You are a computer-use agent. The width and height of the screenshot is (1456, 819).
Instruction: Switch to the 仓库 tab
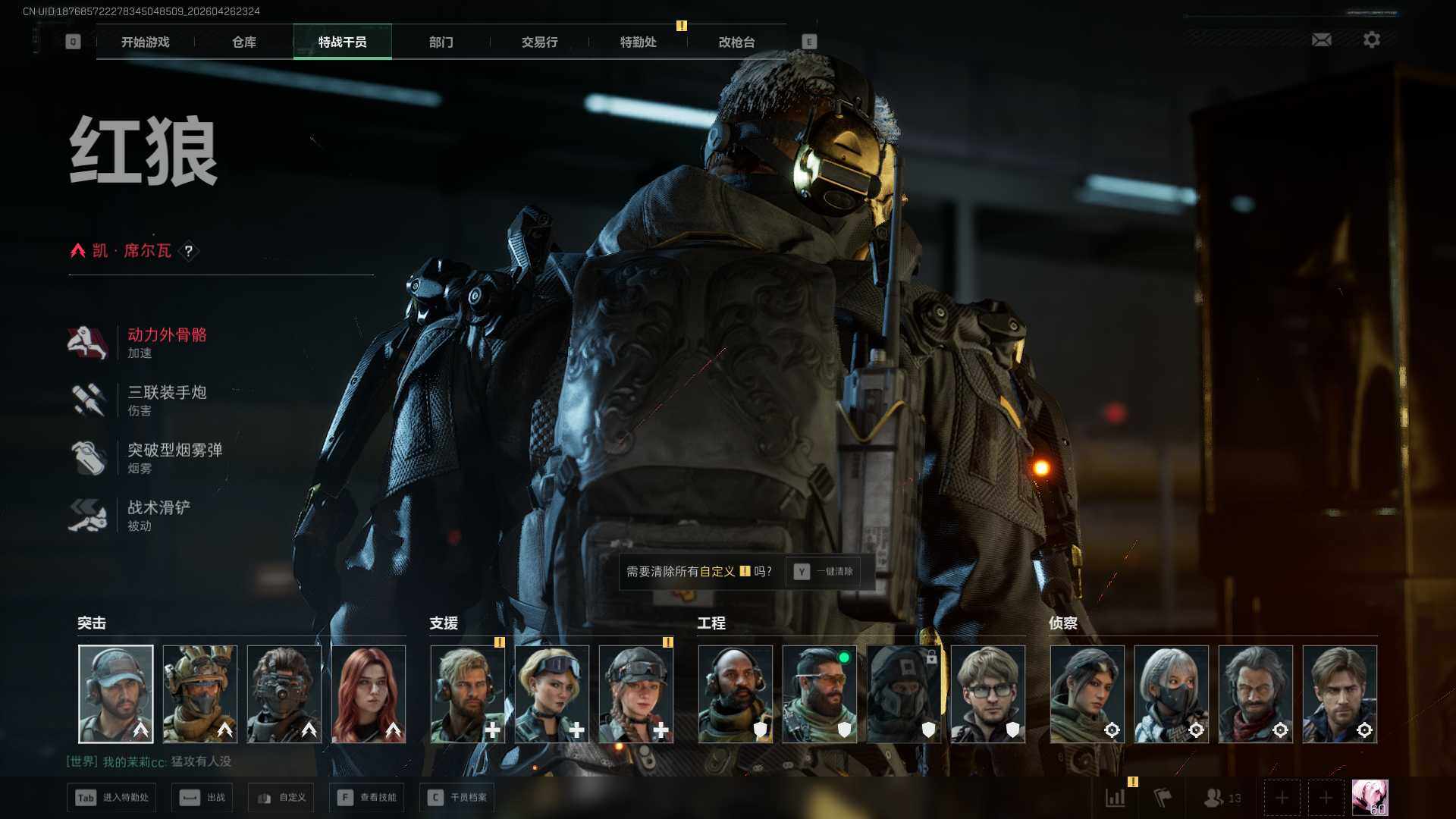(244, 42)
